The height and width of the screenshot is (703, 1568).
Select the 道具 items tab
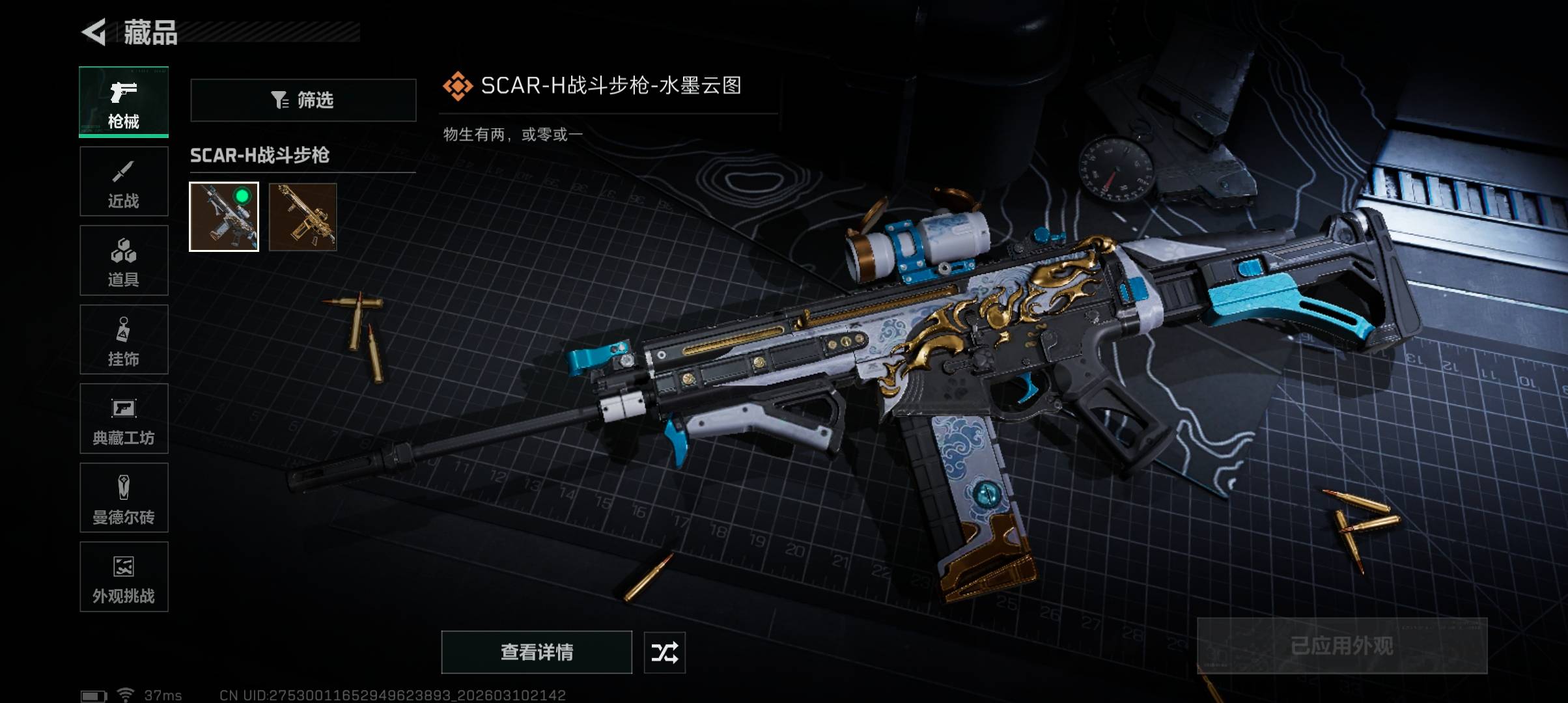(124, 260)
